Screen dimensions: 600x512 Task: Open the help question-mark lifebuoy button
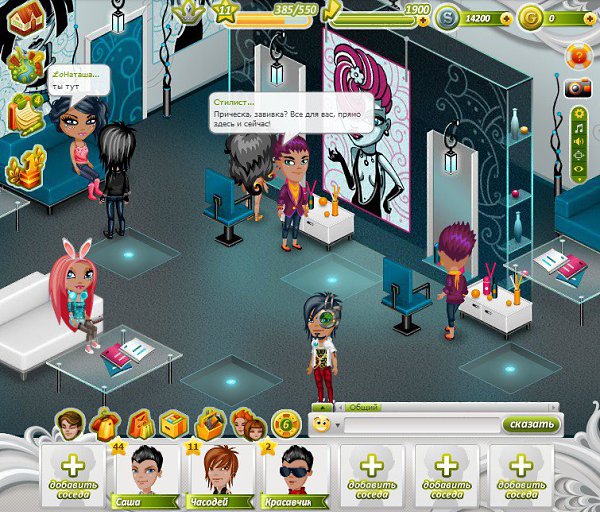(577, 54)
